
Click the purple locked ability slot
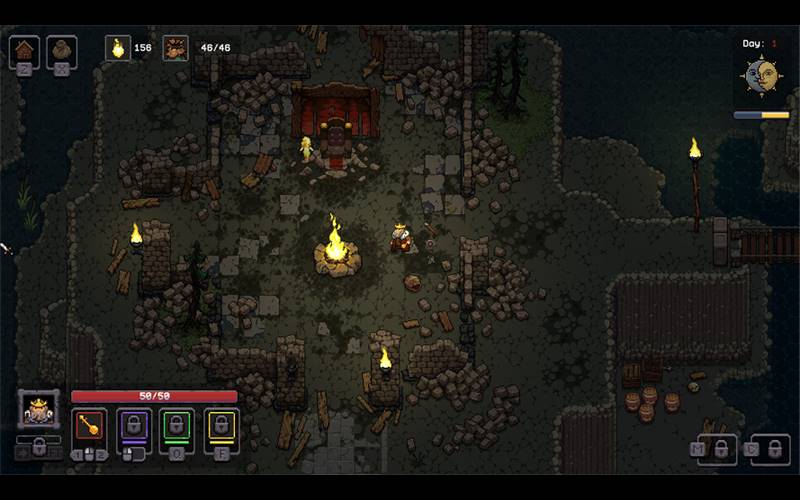pyautogui.click(x=134, y=427)
